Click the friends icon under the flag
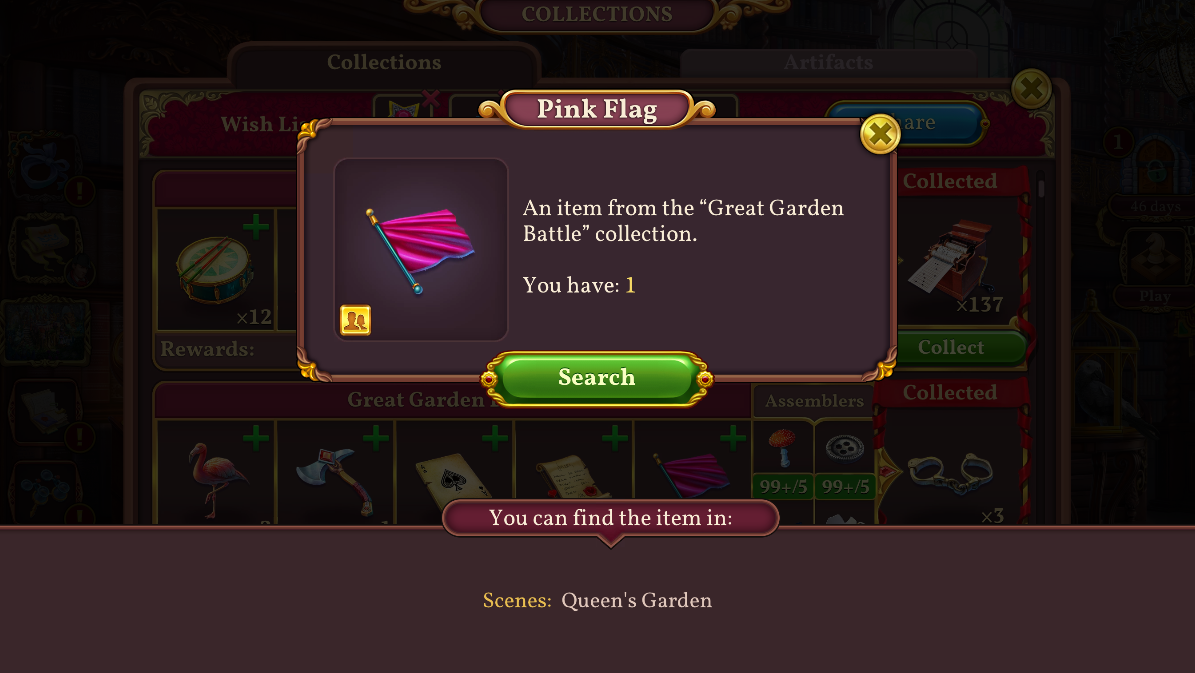1195x673 pixels. click(x=355, y=320)
